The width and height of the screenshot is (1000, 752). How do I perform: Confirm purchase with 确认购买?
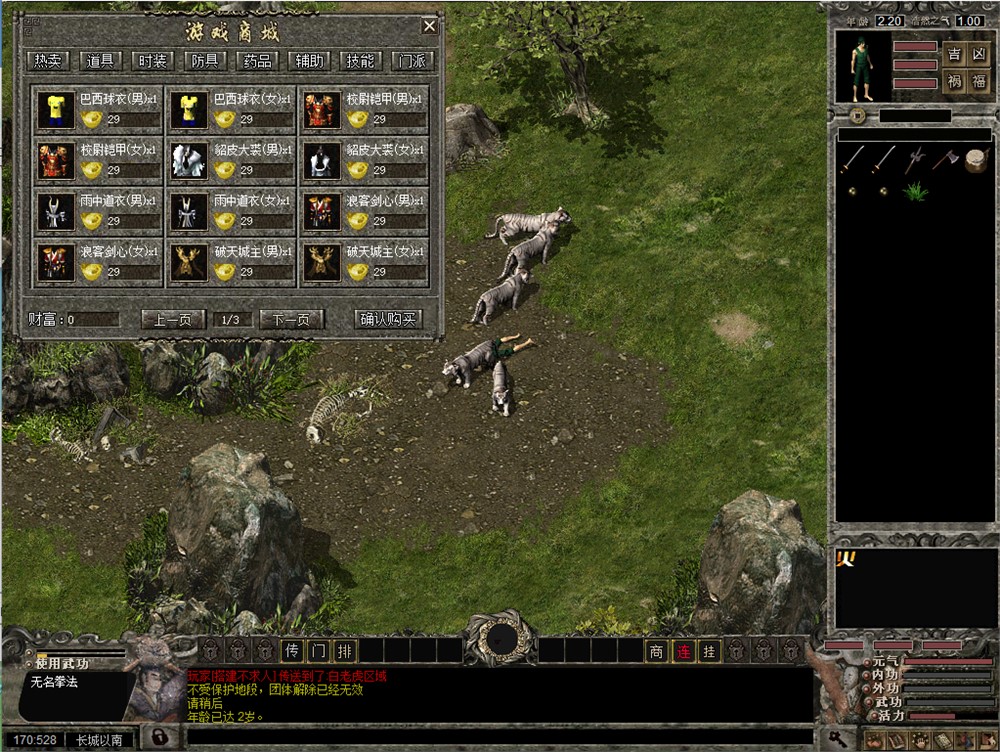click(x=389, y=320)
